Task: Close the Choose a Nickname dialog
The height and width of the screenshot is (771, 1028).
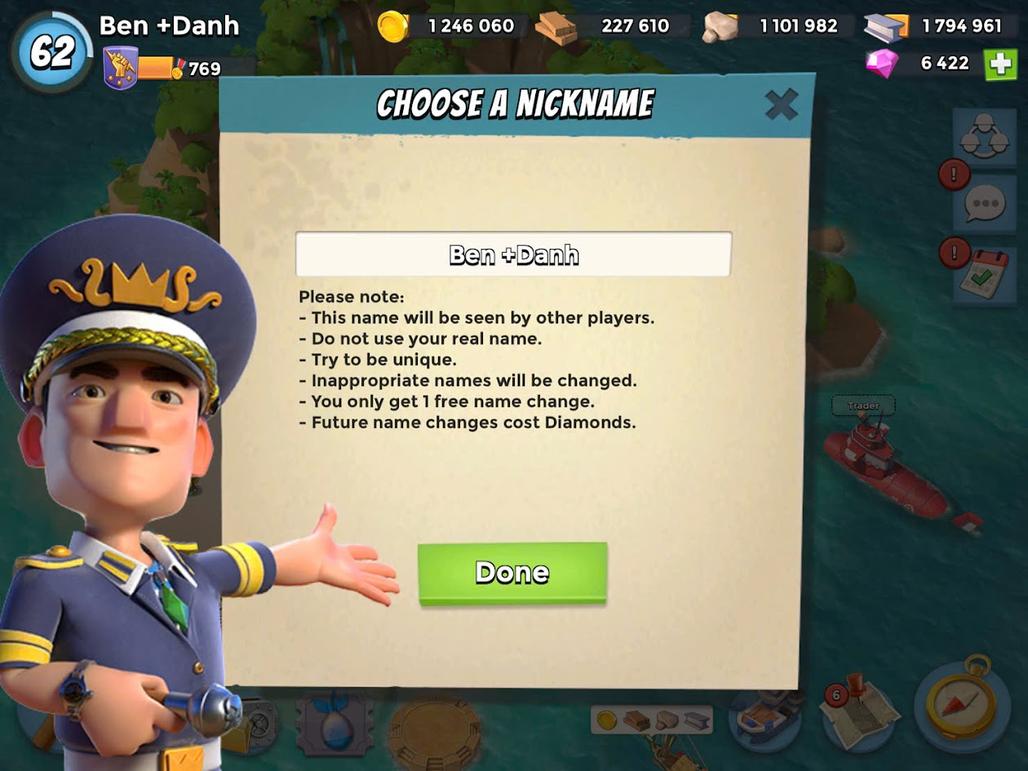Action: pos(781,104)
